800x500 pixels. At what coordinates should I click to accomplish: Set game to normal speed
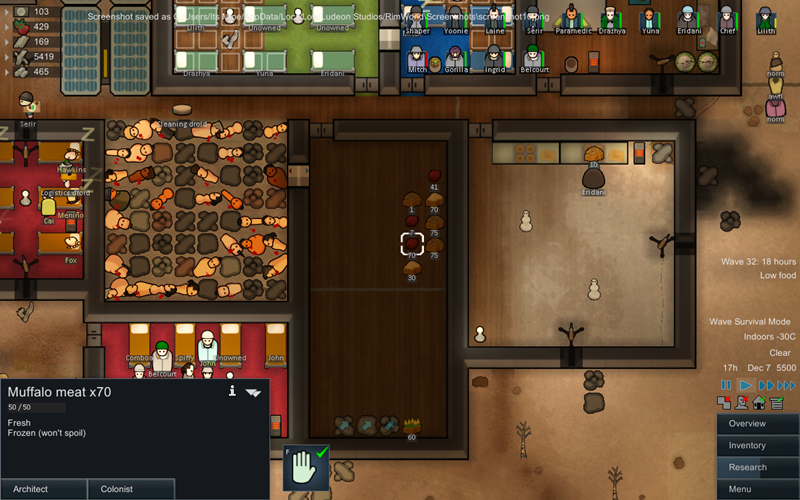click(745, 385)
